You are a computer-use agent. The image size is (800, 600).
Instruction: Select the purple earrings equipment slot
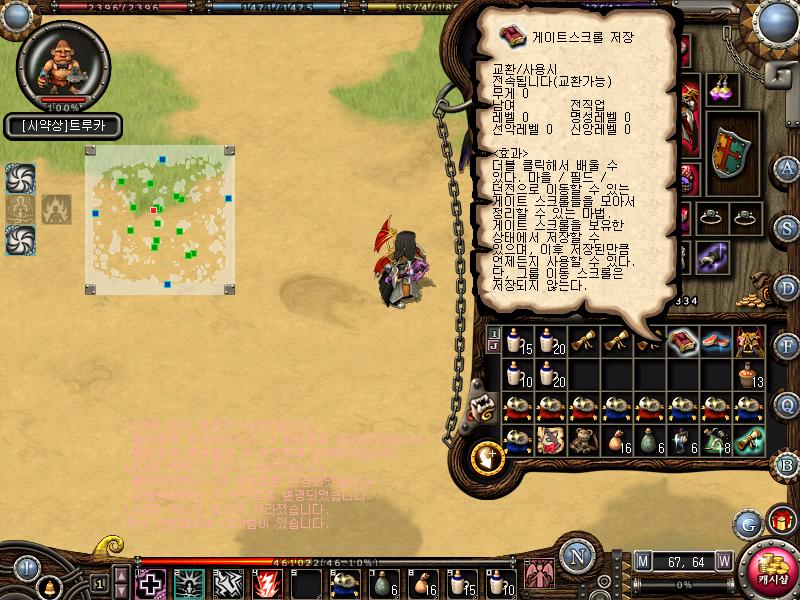click(721, 89)
